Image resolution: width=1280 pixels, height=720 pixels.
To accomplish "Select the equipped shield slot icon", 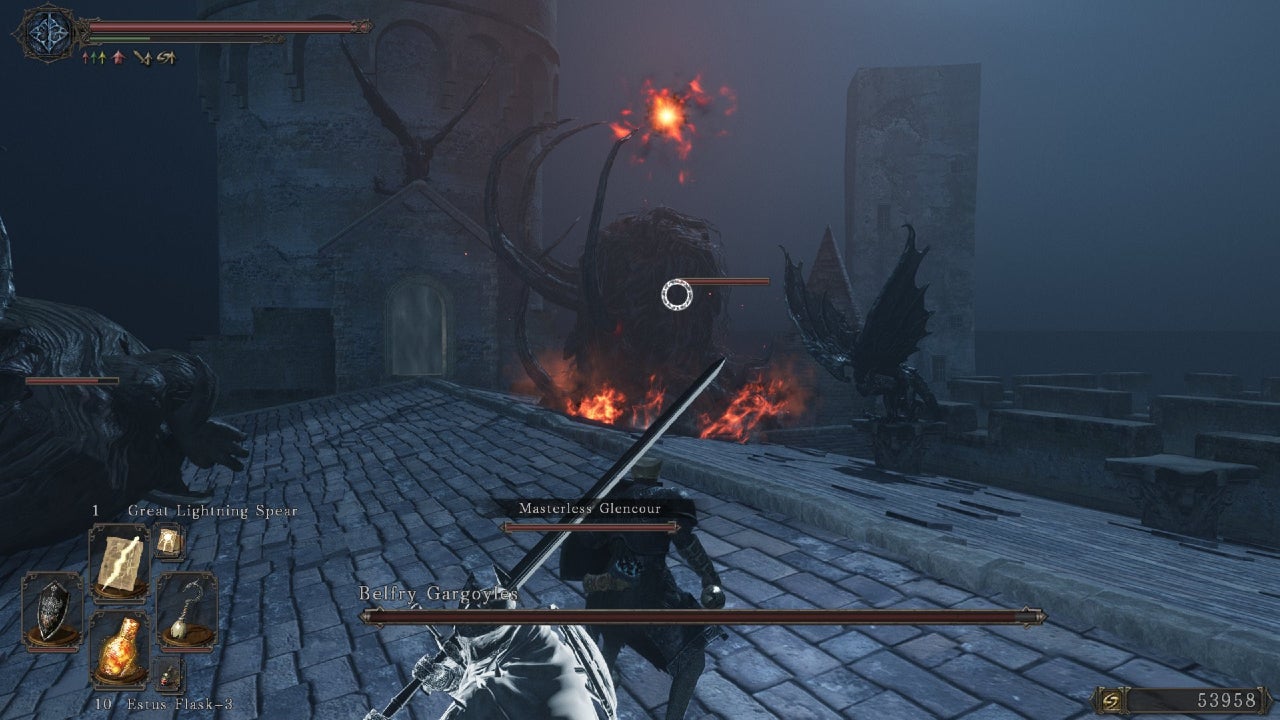I will pyautogui.click(x=50, y=611).
